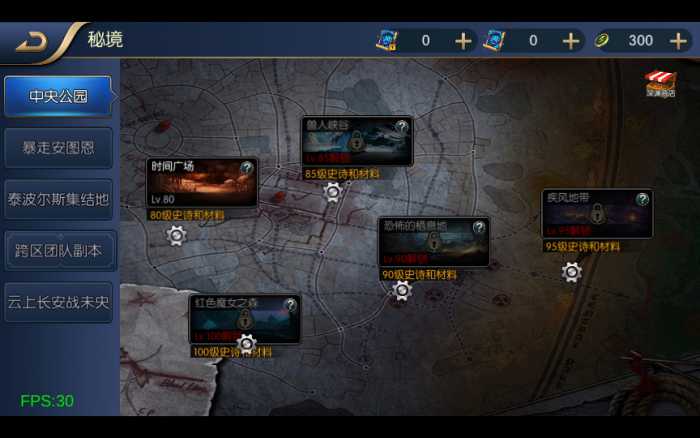Select the 疾风地带 dungeon card
Image resolution: width=700 pixels, height=438 pixels.
[x=597, y=214]
